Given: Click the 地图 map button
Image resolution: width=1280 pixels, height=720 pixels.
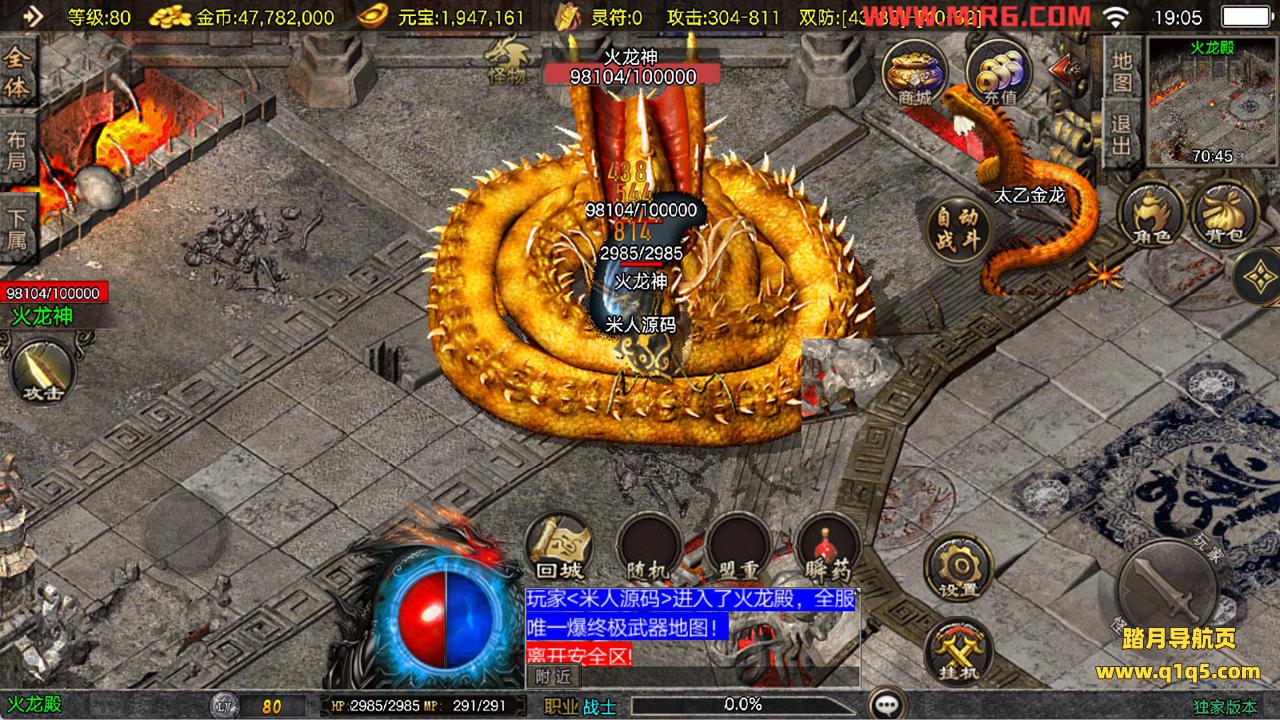Looking at the screenshot, I should [x=1122, y=70].
